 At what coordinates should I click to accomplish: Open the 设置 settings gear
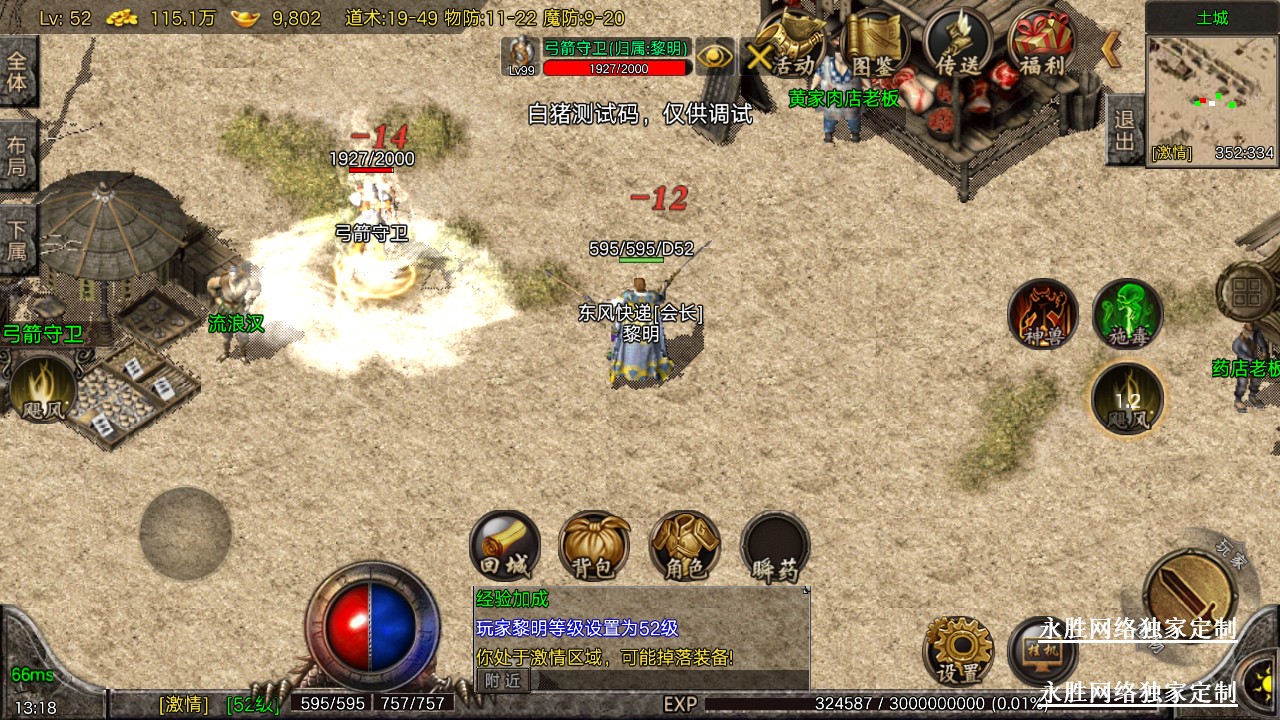pyautogui.click(x=958, y=650)
